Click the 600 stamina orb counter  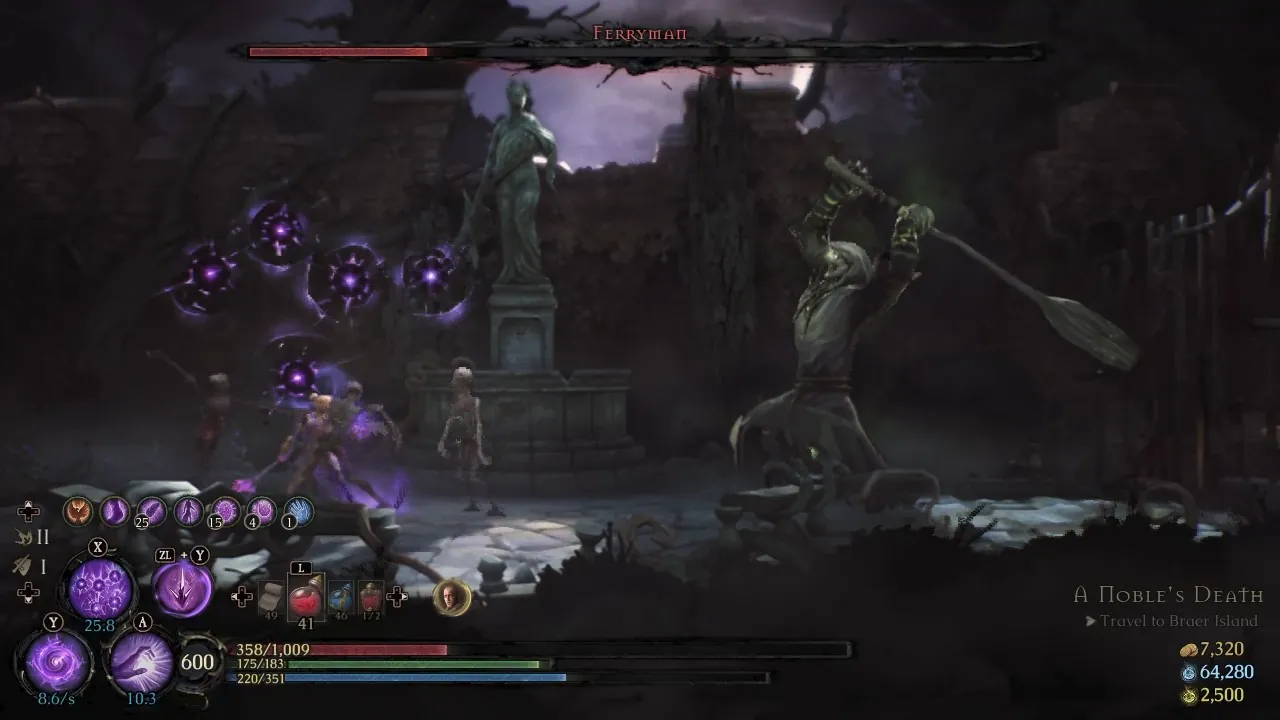click(x=198, y=662)
